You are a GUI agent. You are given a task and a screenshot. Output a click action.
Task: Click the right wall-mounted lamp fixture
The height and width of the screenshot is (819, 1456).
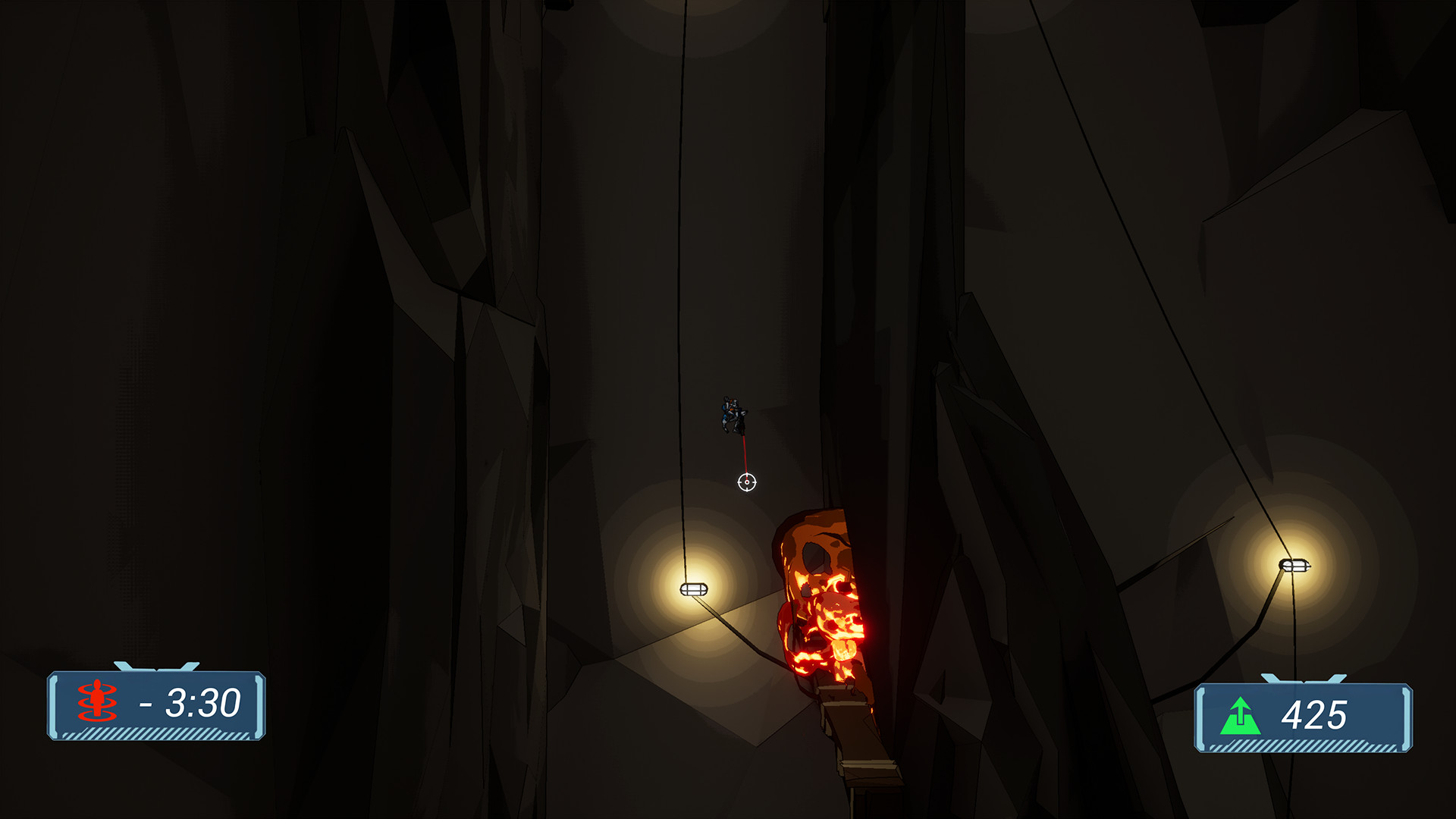(1295, 566)
